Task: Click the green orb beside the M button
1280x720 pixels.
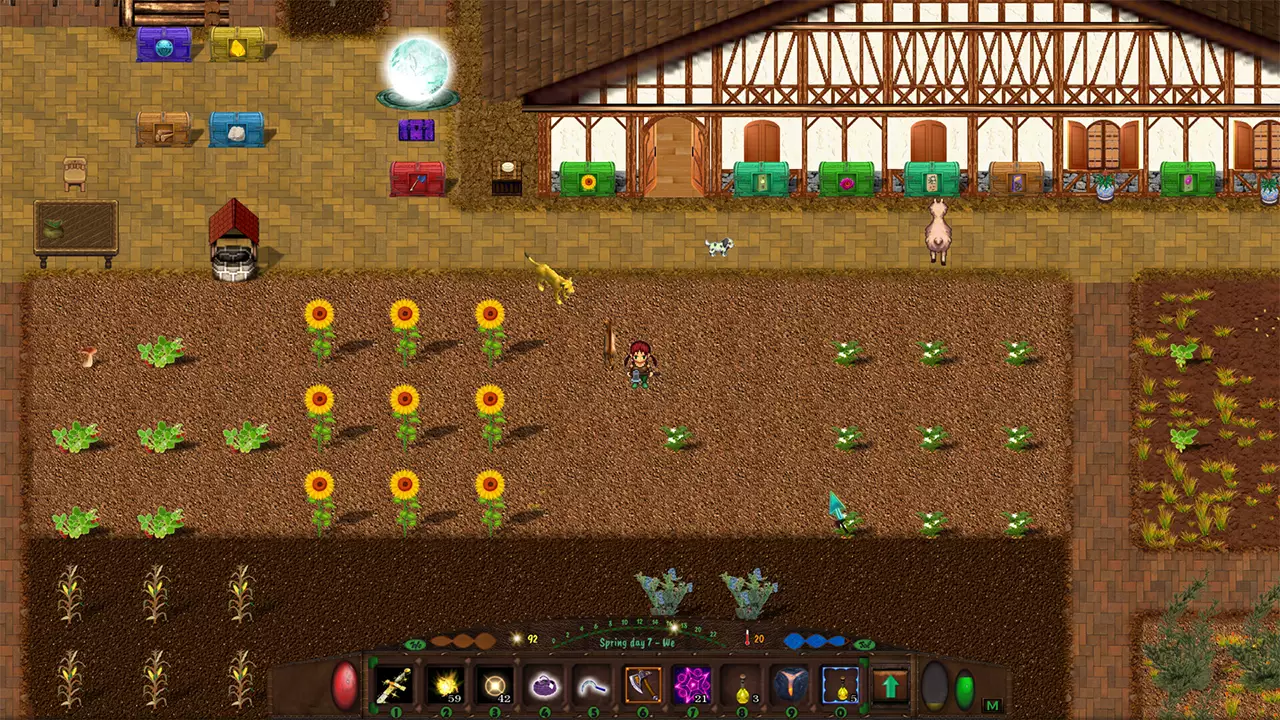Action: point(965,689)
